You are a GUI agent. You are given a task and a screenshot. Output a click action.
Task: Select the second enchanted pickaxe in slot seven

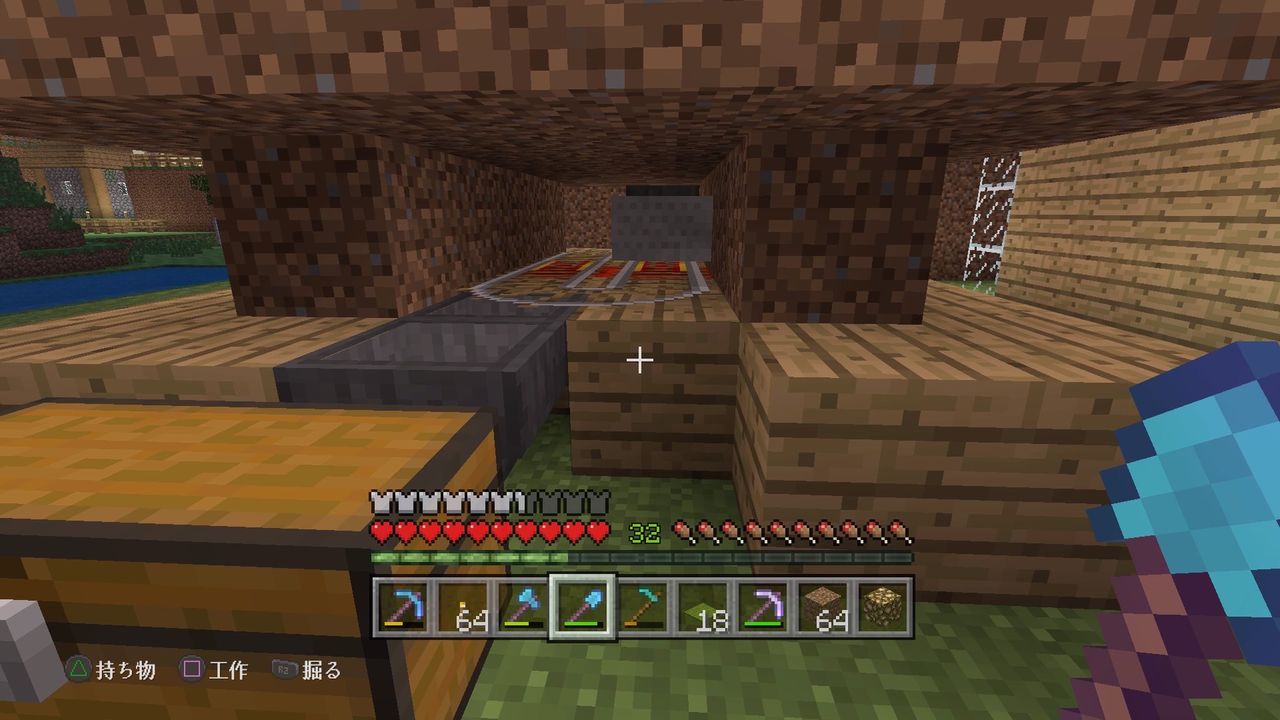click(764, 603)
